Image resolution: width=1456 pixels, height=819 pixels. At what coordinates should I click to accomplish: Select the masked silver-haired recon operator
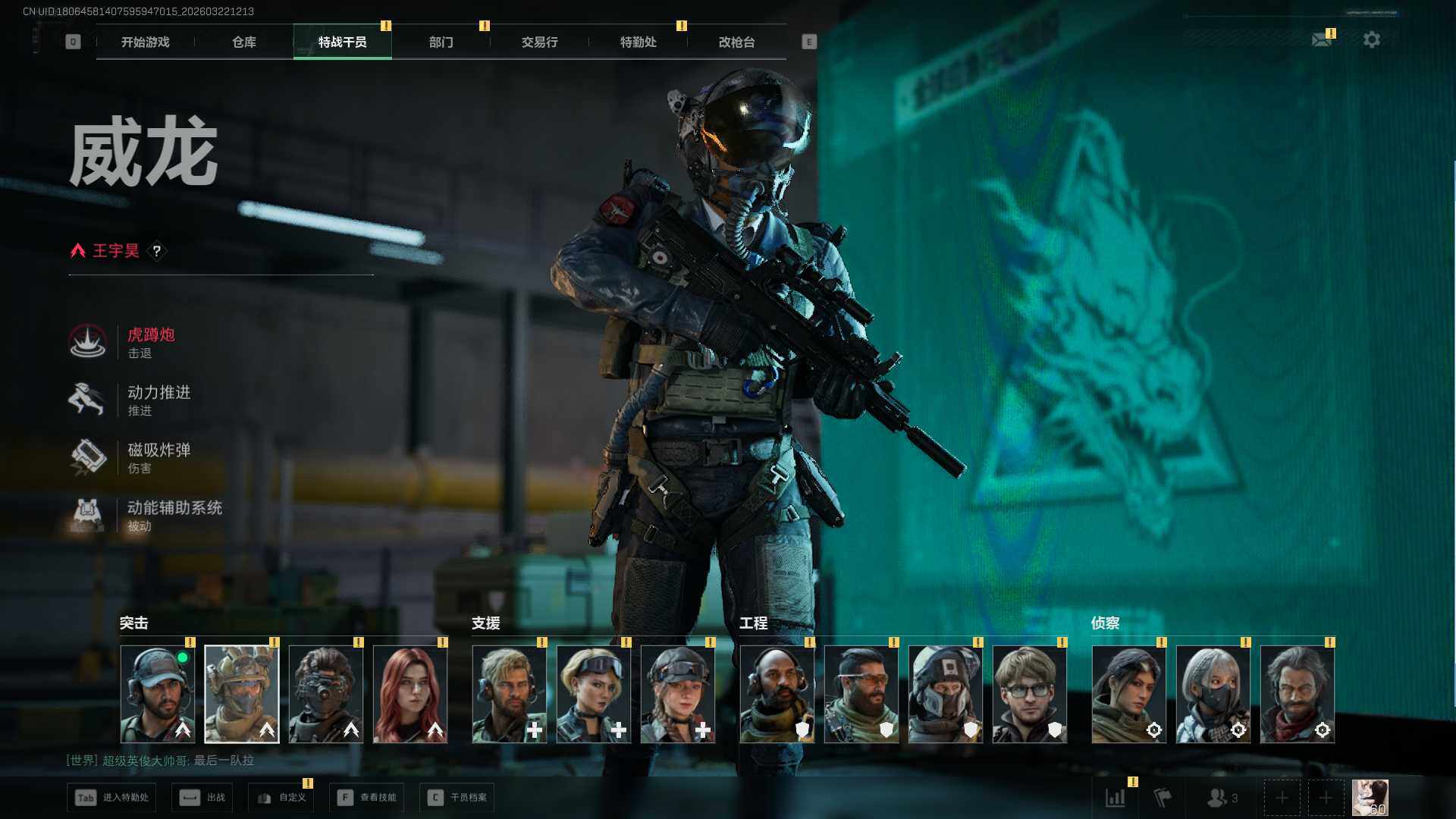click(x=1213, y=694)
